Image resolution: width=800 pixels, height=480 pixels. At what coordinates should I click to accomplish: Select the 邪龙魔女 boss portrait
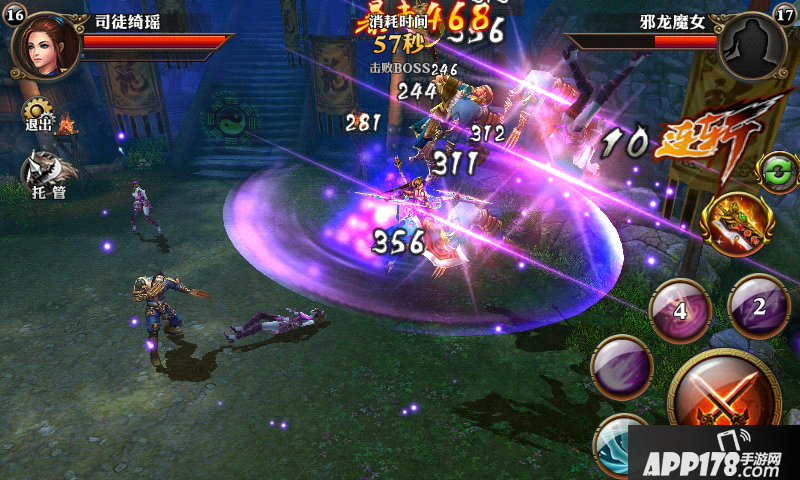coord(752,48)
